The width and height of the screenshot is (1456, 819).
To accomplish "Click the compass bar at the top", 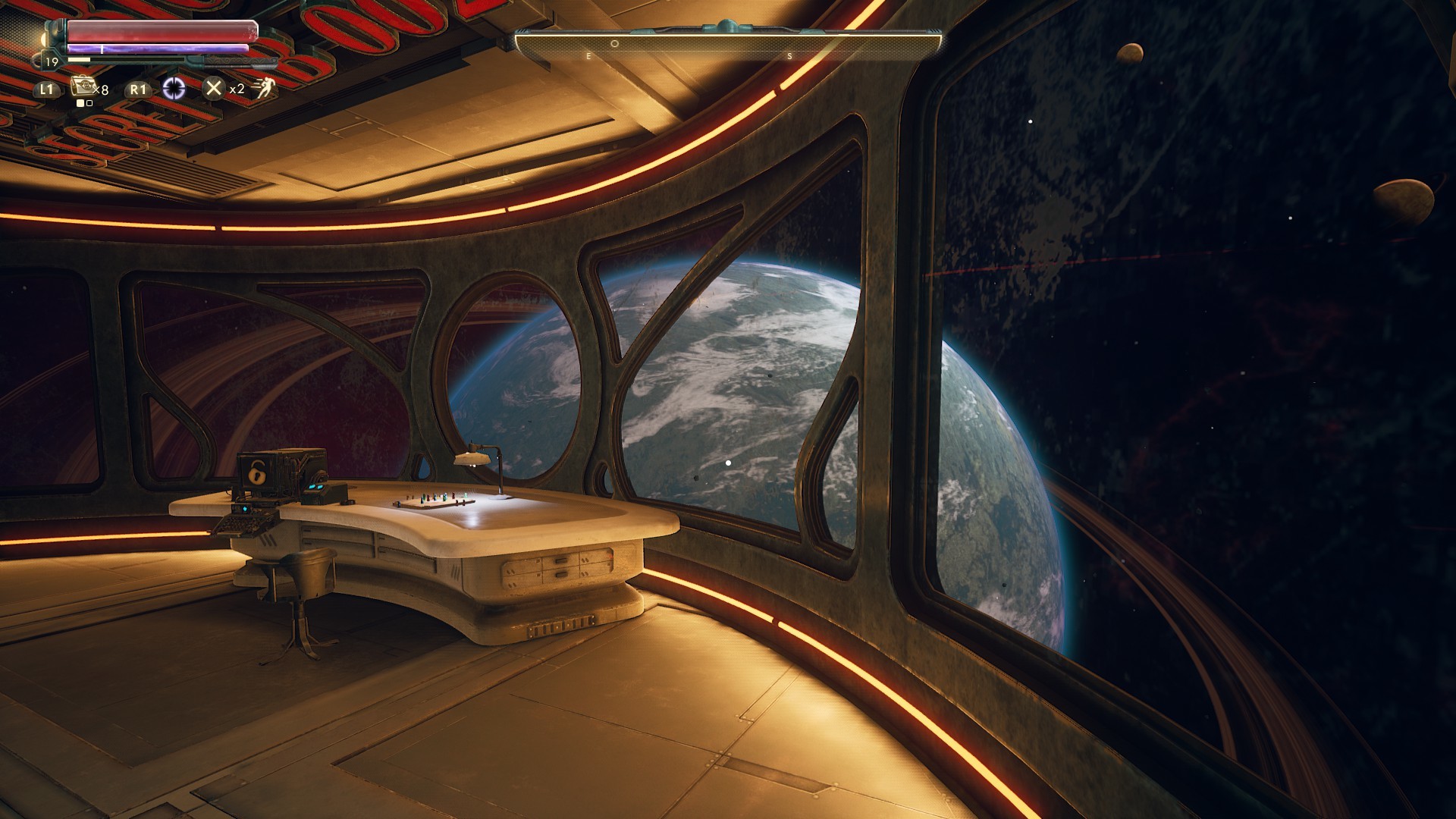I will (728, 44).
